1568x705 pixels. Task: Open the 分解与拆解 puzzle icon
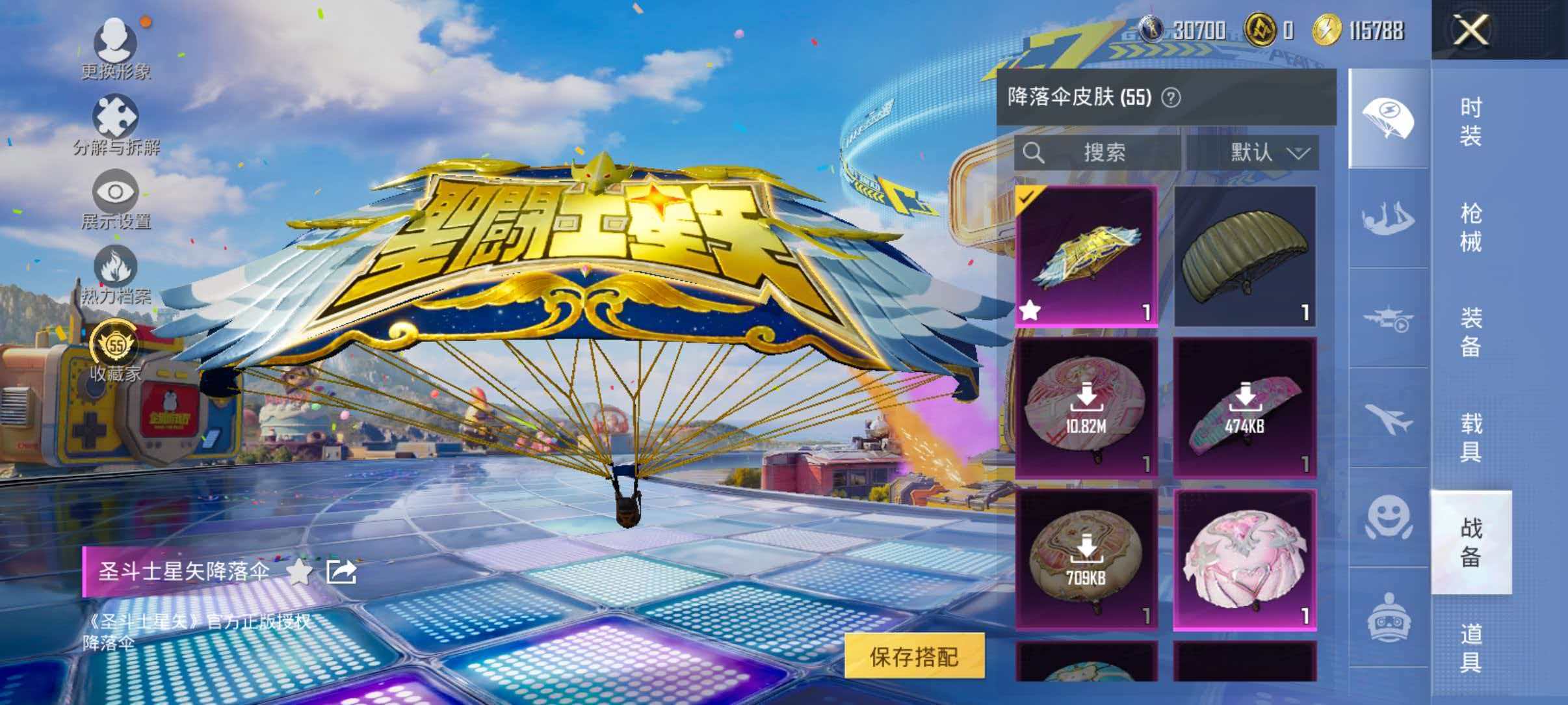(x=116, y=117)
